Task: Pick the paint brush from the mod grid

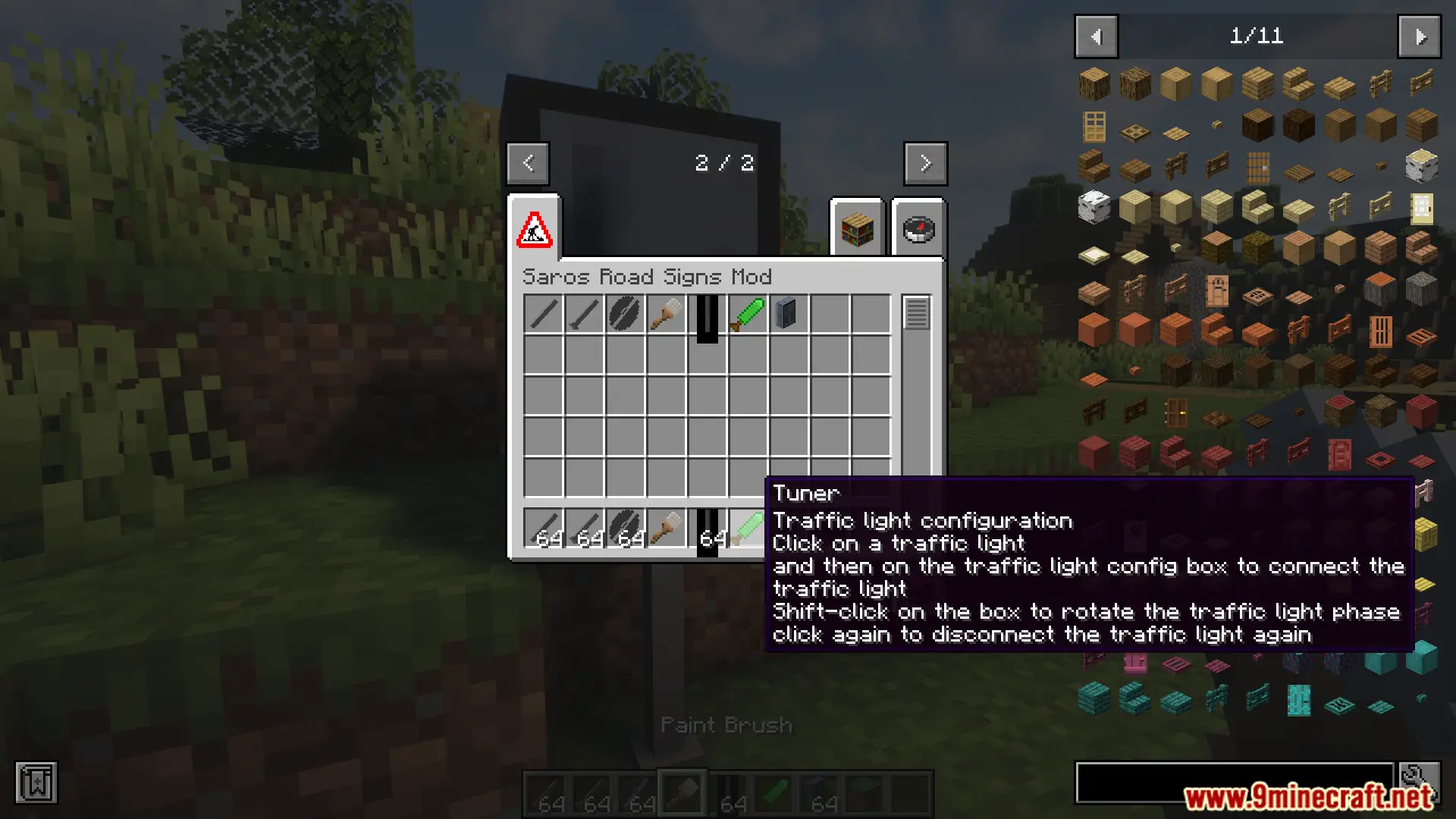Action: (666, 314)
